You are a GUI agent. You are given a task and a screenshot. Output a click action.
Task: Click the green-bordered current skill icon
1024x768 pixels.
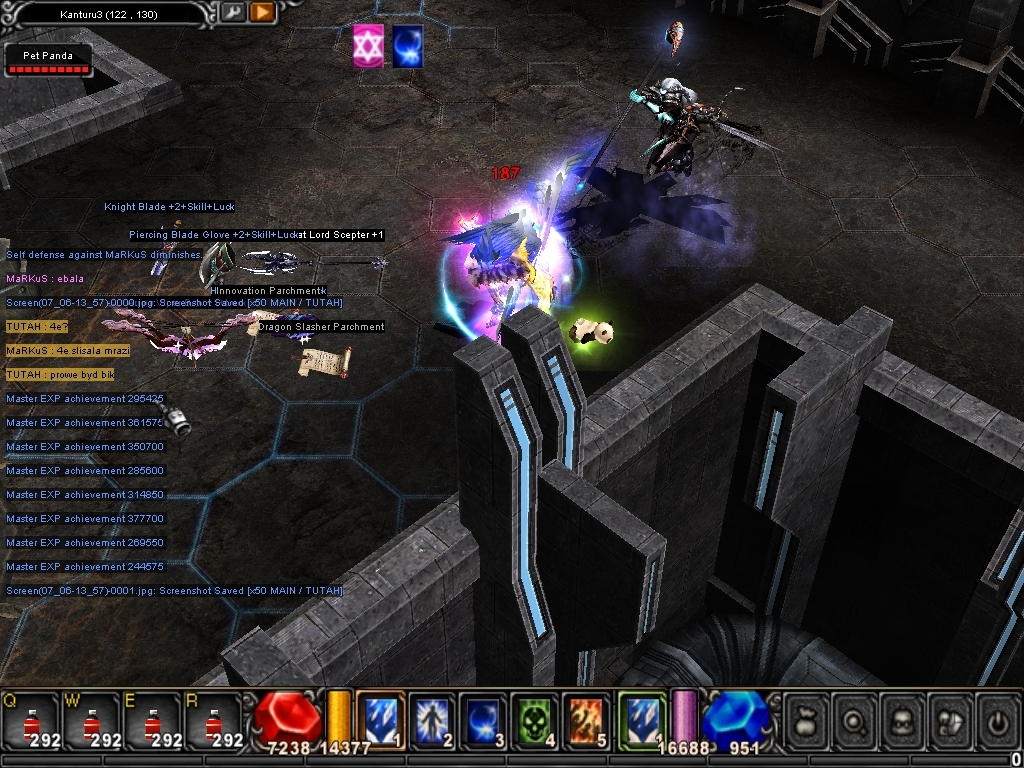click(x=641, y=720)
